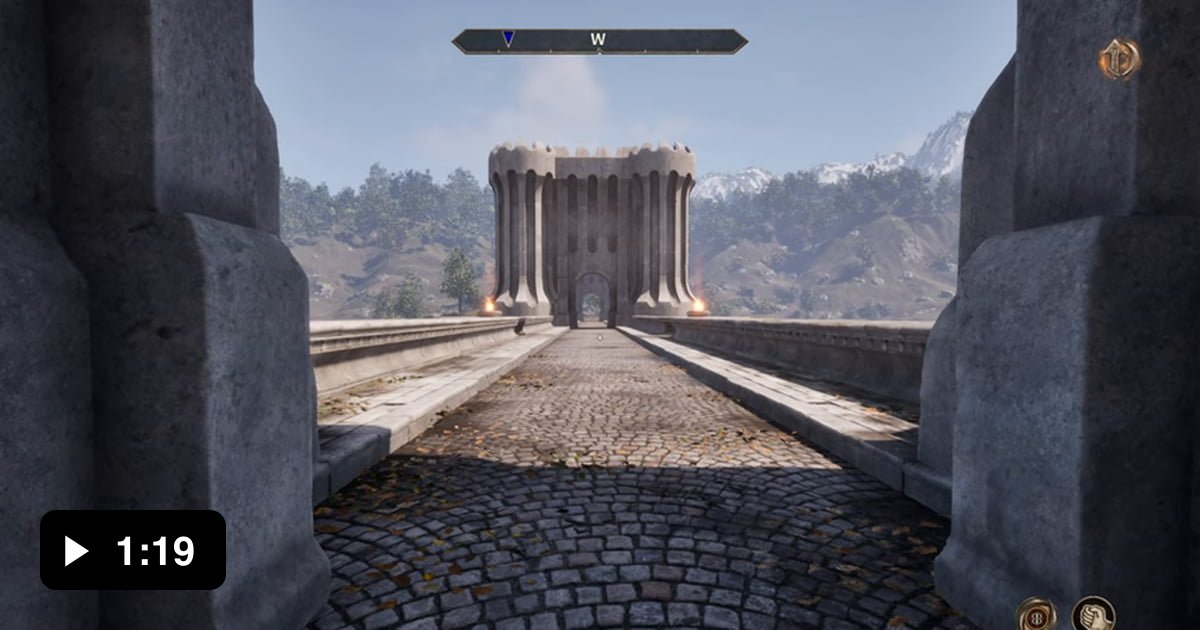Image resolution: width=1200 pixels, height=630 pixels.
Task: Select the clenched fist icon
Action: tap(1093, 613)
